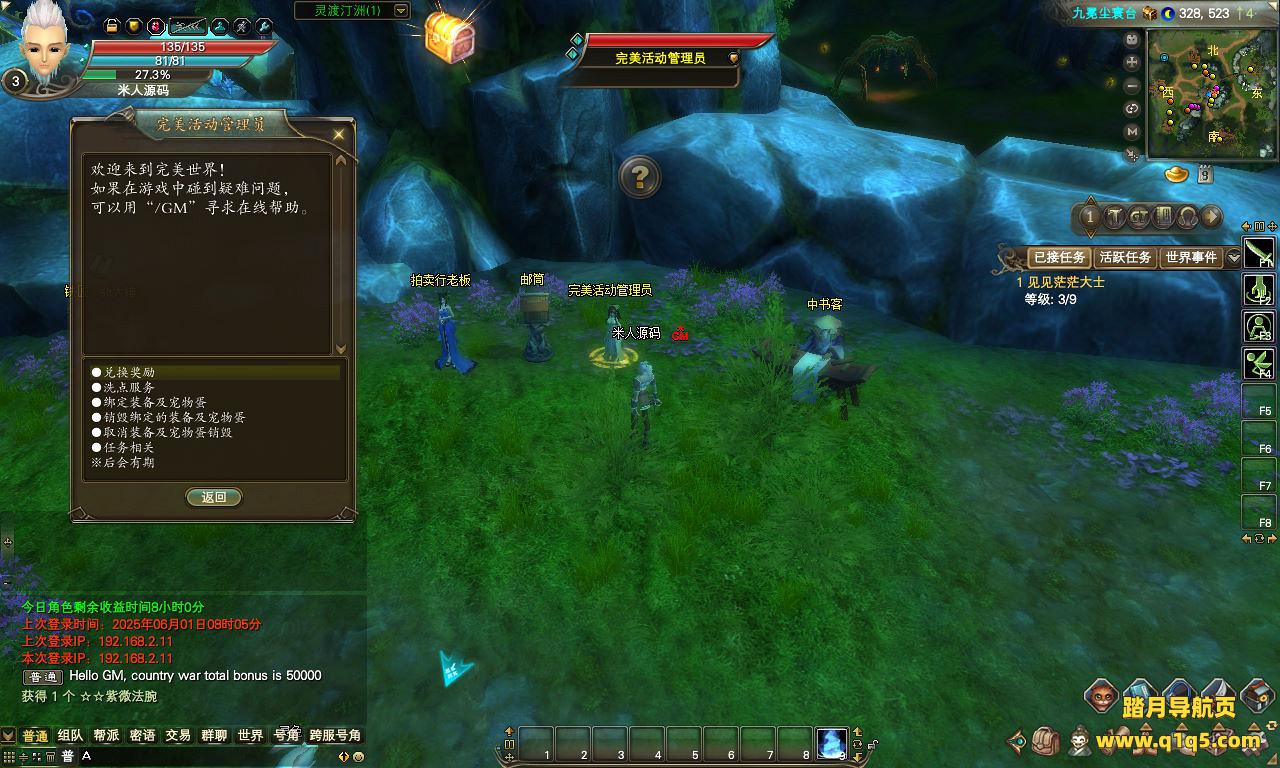Screen dimensions: 1280x768
Task: Activate the blue flame skill in hotbar
Action: (x=831, y=743)
